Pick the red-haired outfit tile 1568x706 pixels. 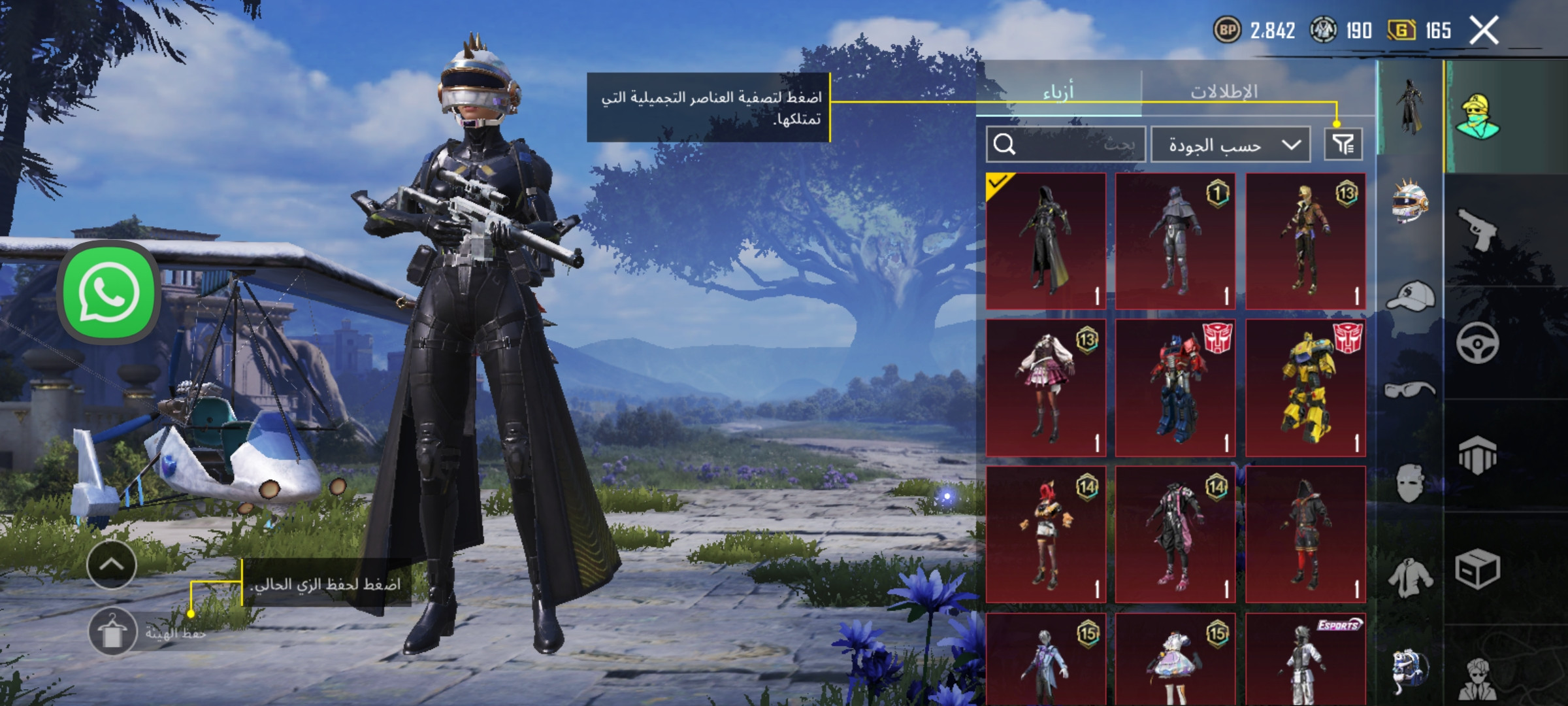(x=1046, y=534)
